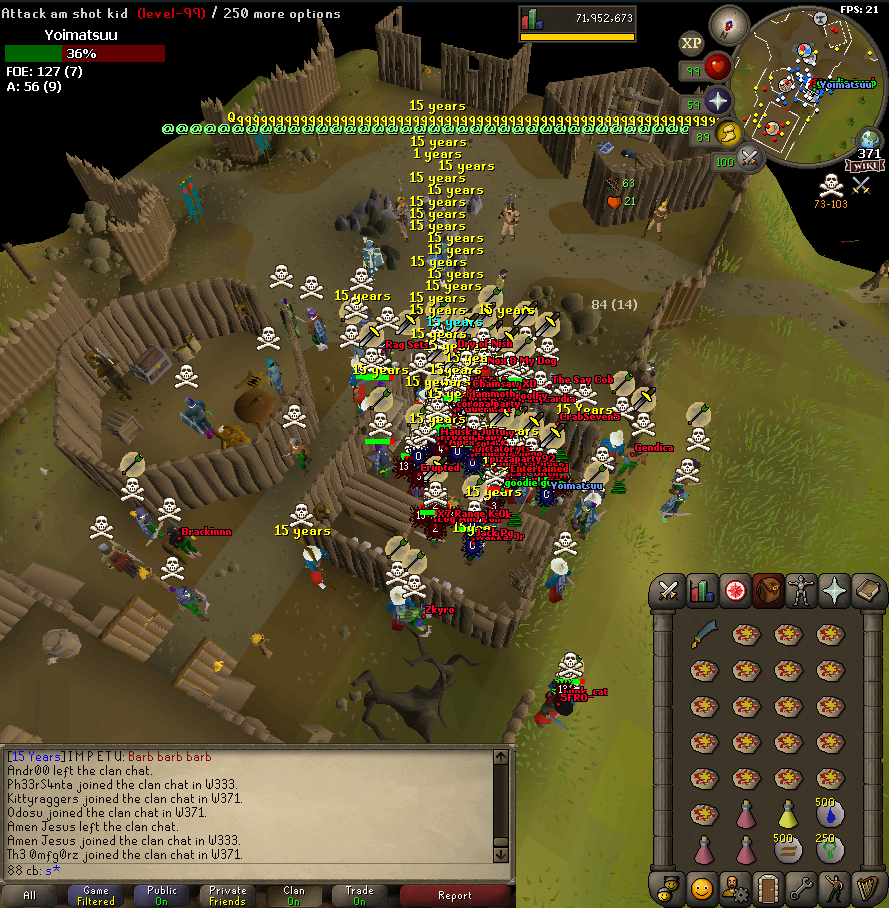The width and height of the screenshot is (889, 908).
Task: Open the Combat Options tab
Action: [669, 592]
